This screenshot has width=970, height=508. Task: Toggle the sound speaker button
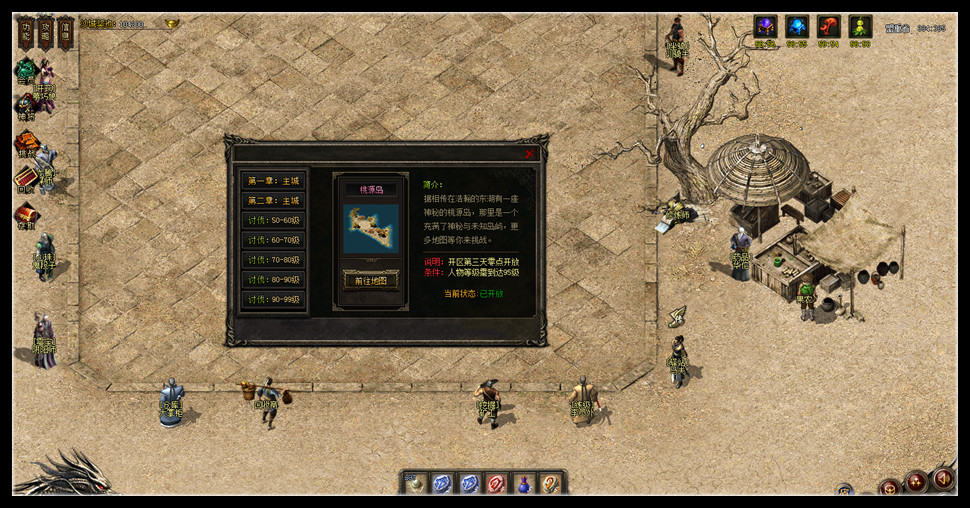tap(942, 479)
